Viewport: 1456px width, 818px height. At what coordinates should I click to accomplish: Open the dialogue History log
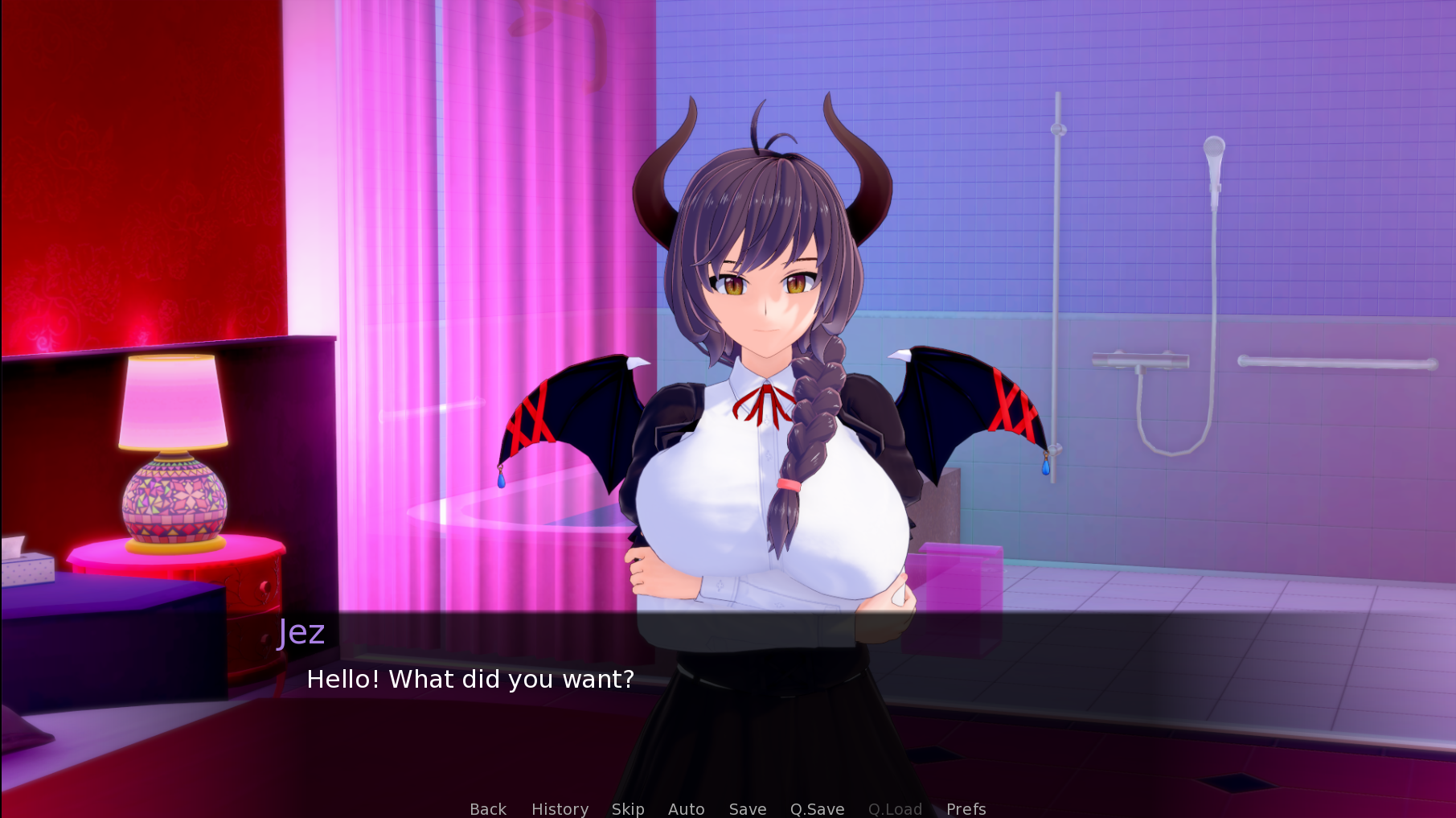[560, 808]
